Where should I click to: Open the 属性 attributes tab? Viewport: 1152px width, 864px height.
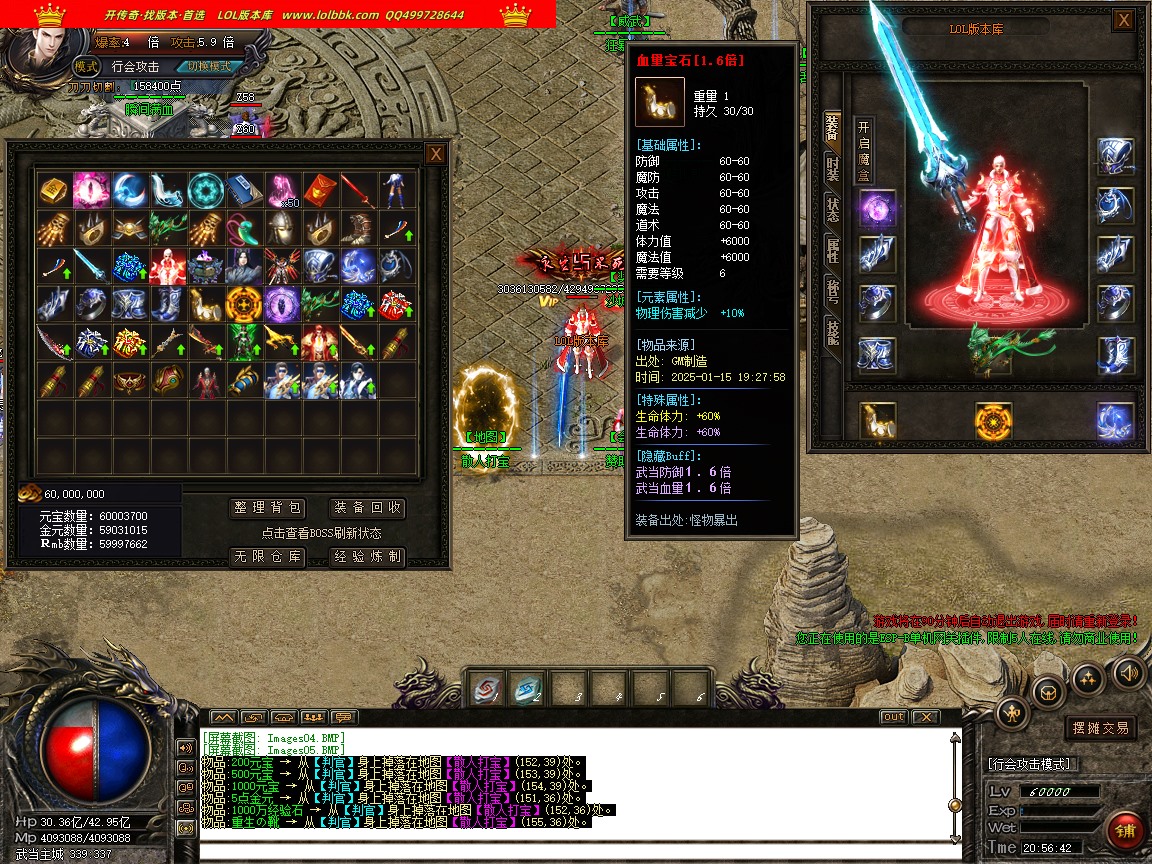(832, 252)
